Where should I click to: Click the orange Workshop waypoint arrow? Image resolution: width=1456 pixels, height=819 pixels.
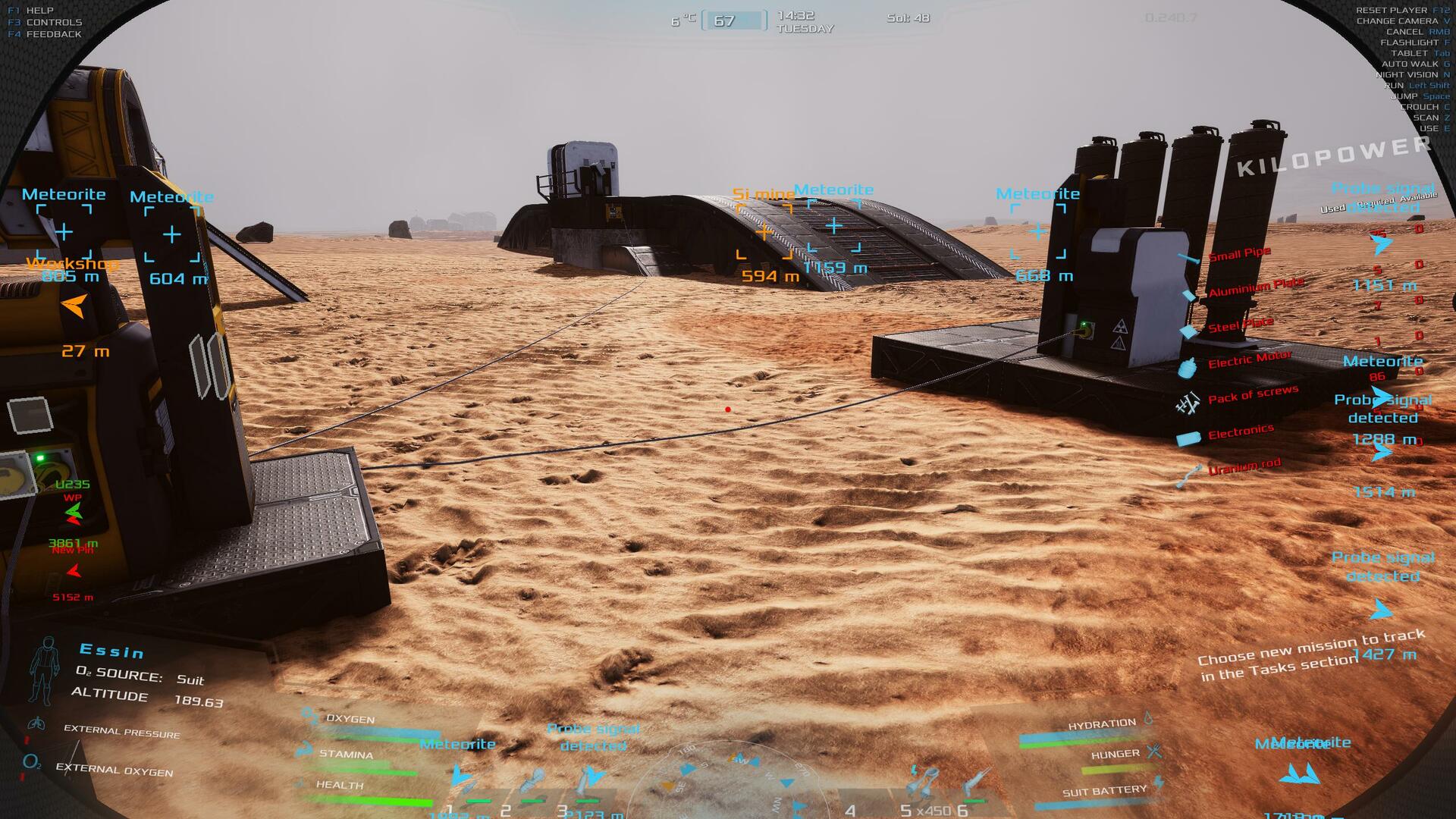coord(74,306)
